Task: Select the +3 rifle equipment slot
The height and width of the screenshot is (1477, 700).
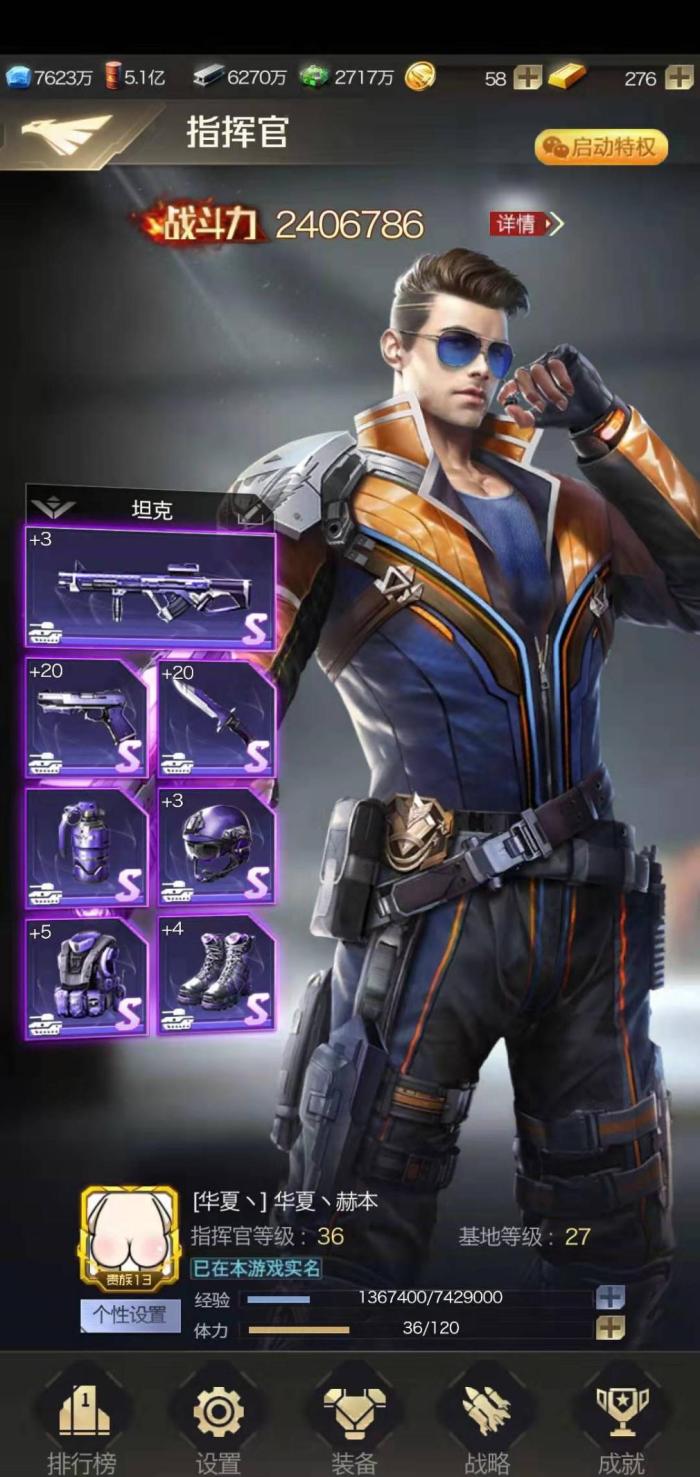Action: coord(151,589)
